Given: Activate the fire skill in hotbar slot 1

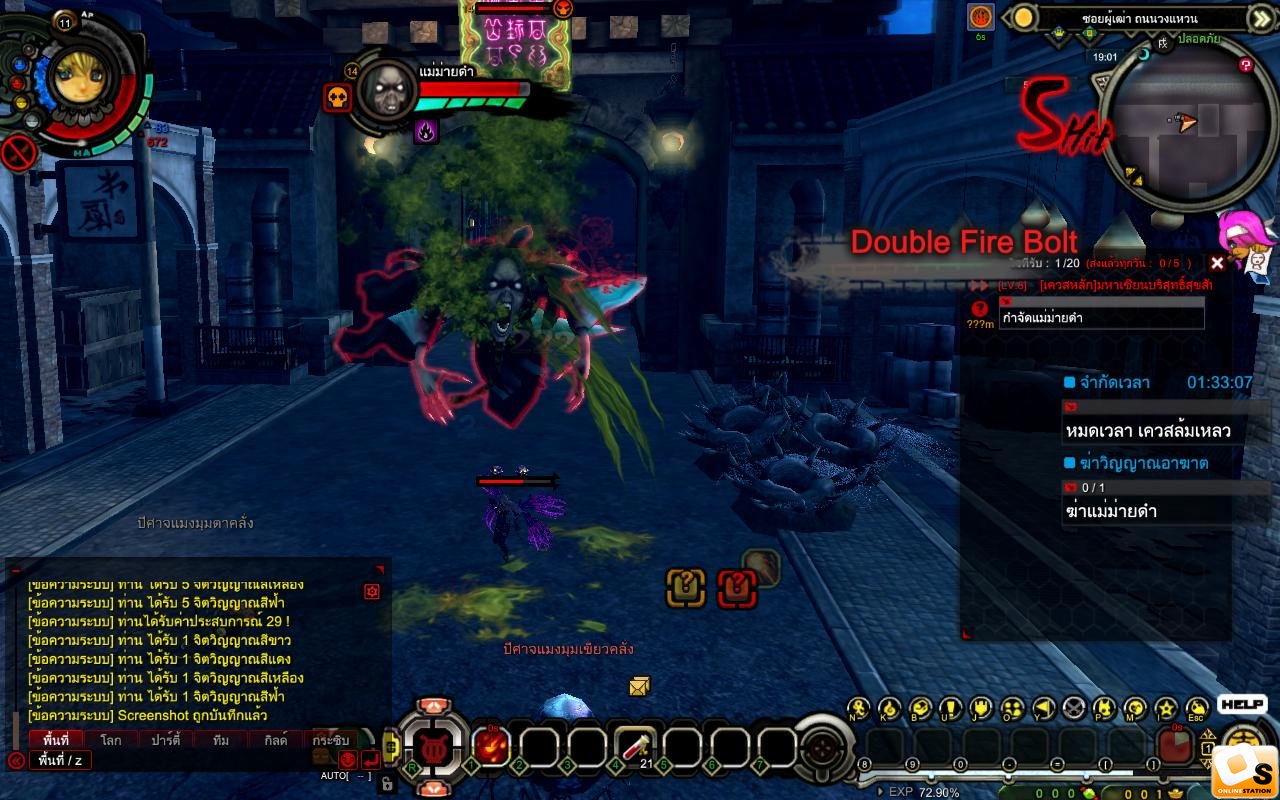Looking at the screenshot, I should (491, 746).
